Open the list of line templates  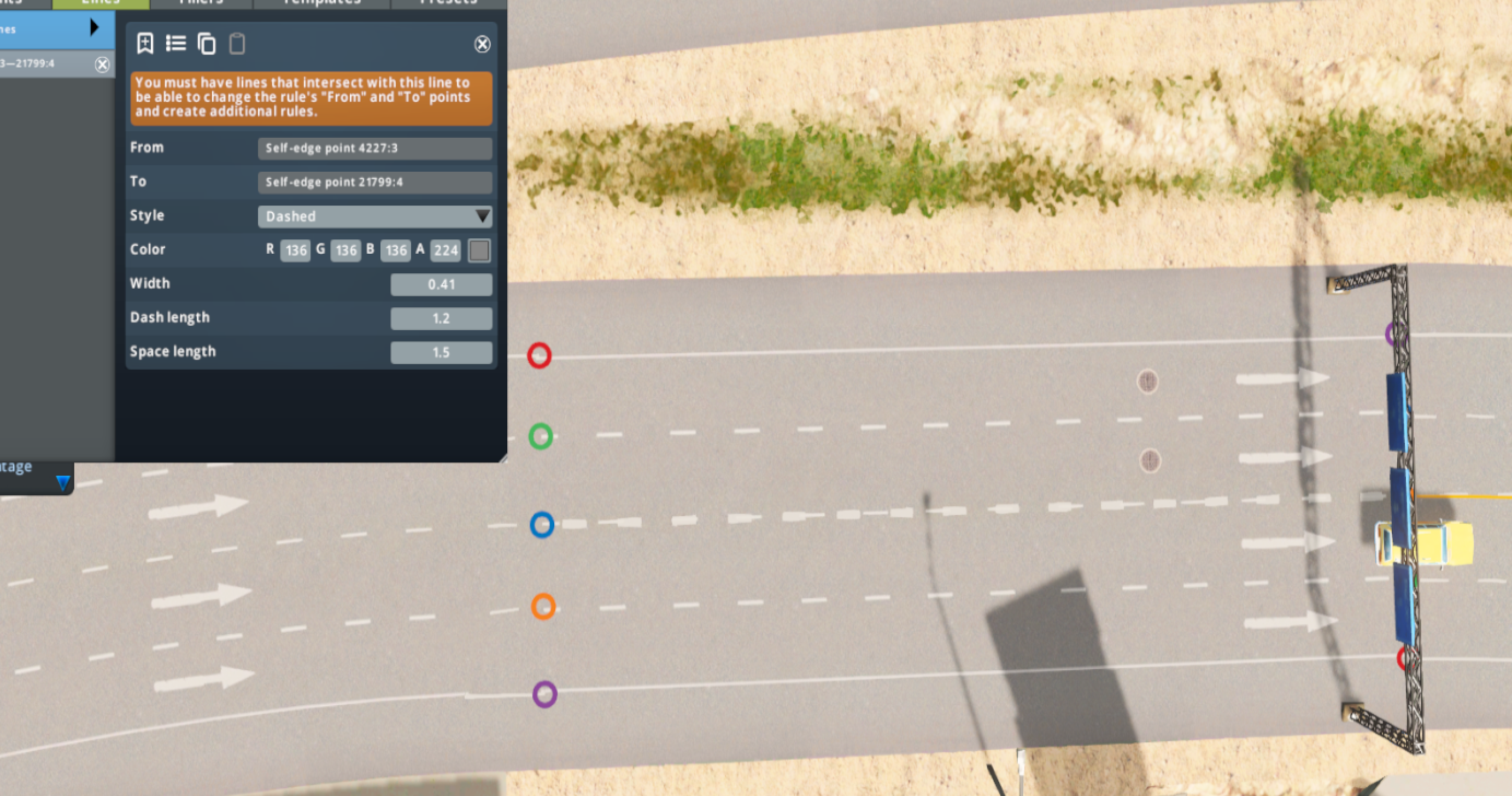pyautogui.click(x=175, y=43)
